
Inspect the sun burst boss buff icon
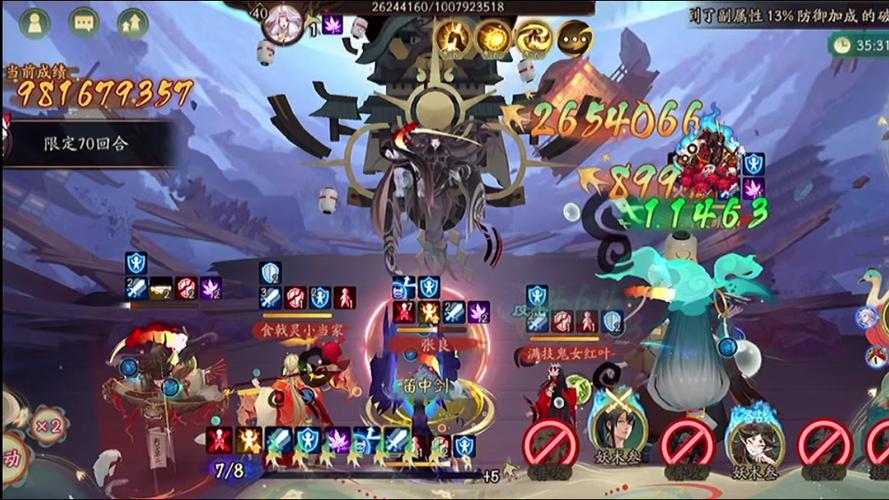pyautogui.click(x=492, y=39)
